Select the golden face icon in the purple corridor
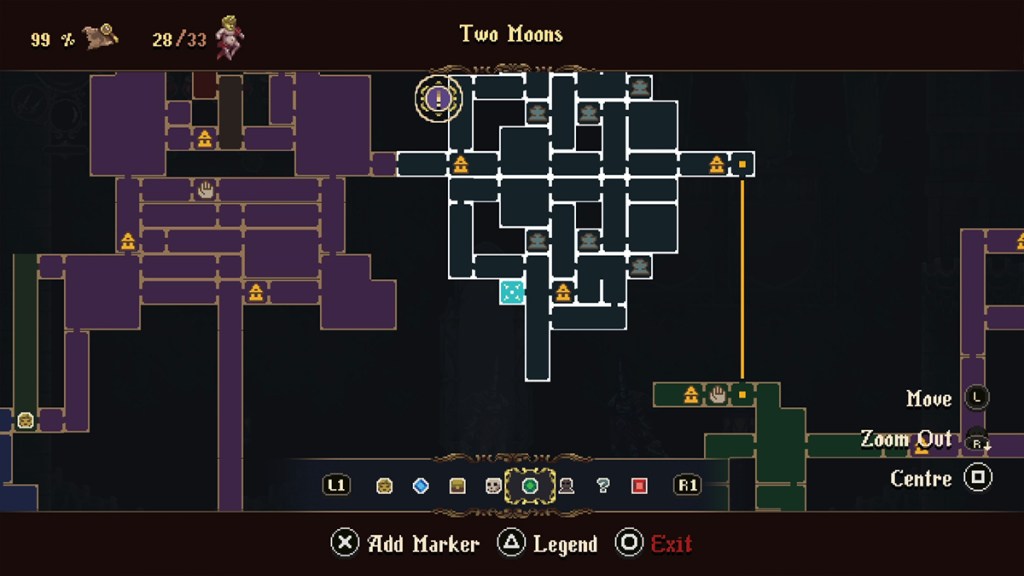The width and height of the screenshot is (1024, 576). (25, 421)
